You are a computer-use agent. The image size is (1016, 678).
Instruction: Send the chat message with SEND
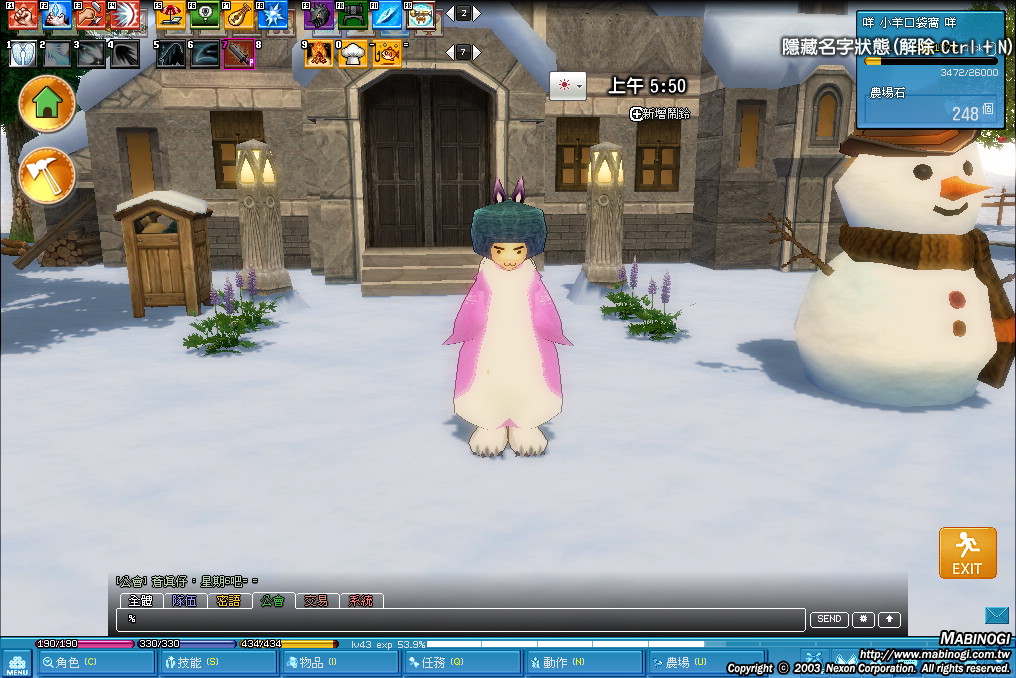click(829, 620)
